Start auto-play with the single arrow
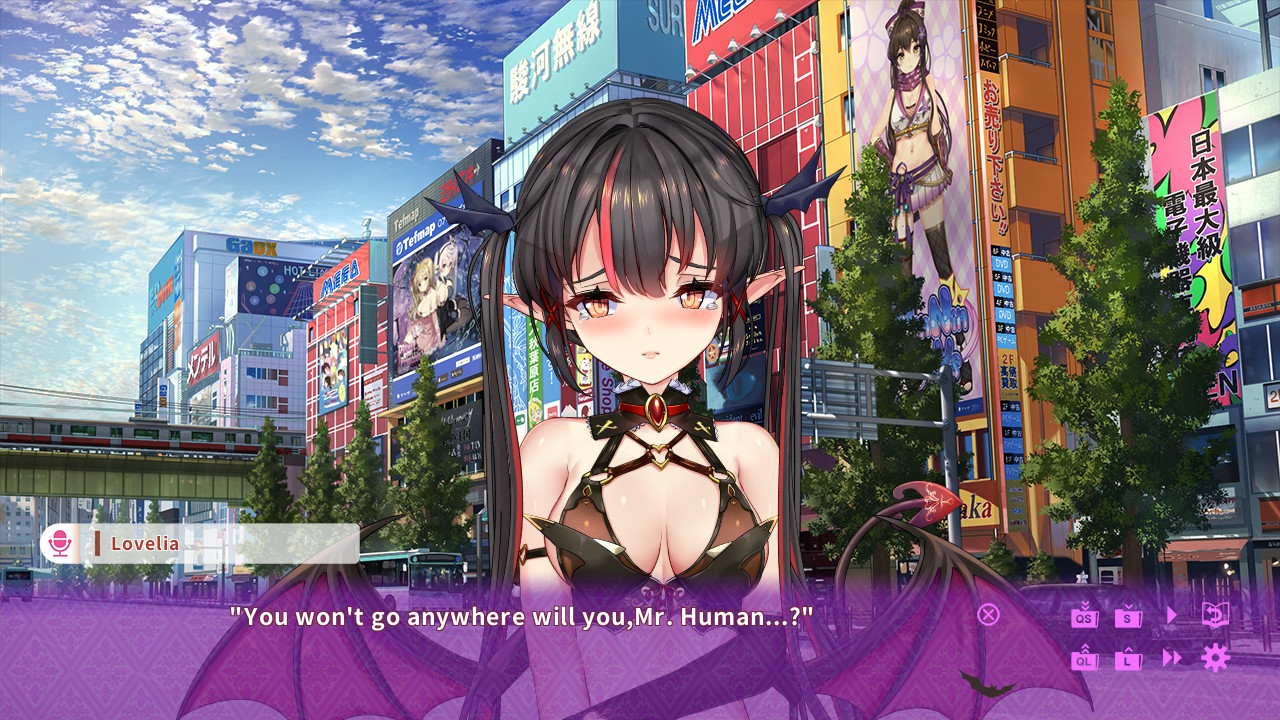This screenshot has width=1280, height=720. point(1172,615)
